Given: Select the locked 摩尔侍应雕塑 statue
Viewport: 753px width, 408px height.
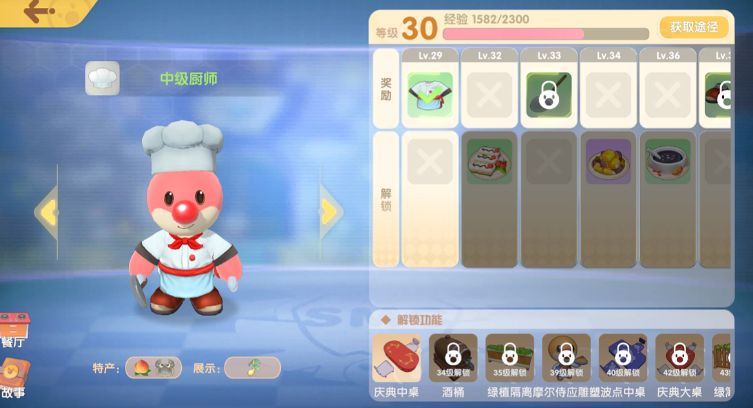Looking at the screenshot, I should pyautogui.click(x=566, y=358).
